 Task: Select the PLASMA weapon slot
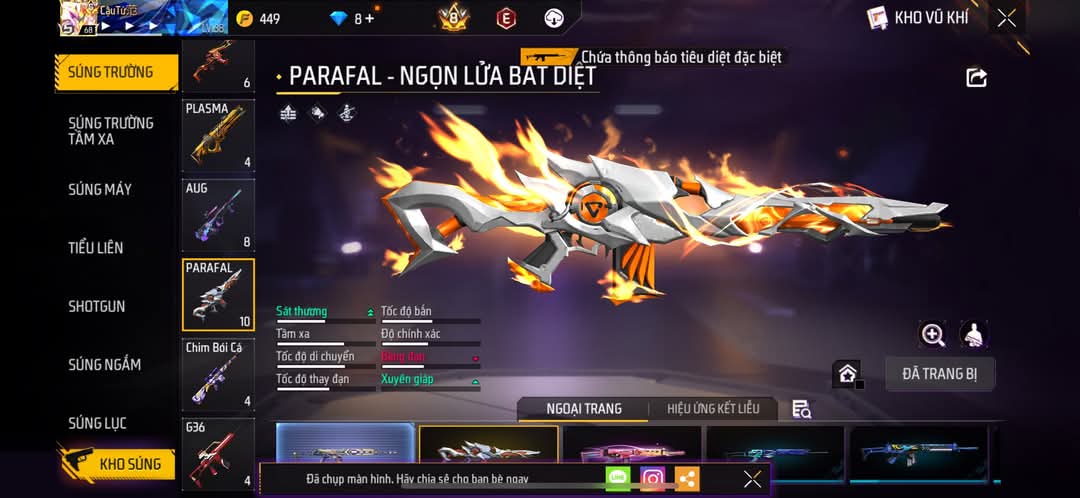click(218, 135)
